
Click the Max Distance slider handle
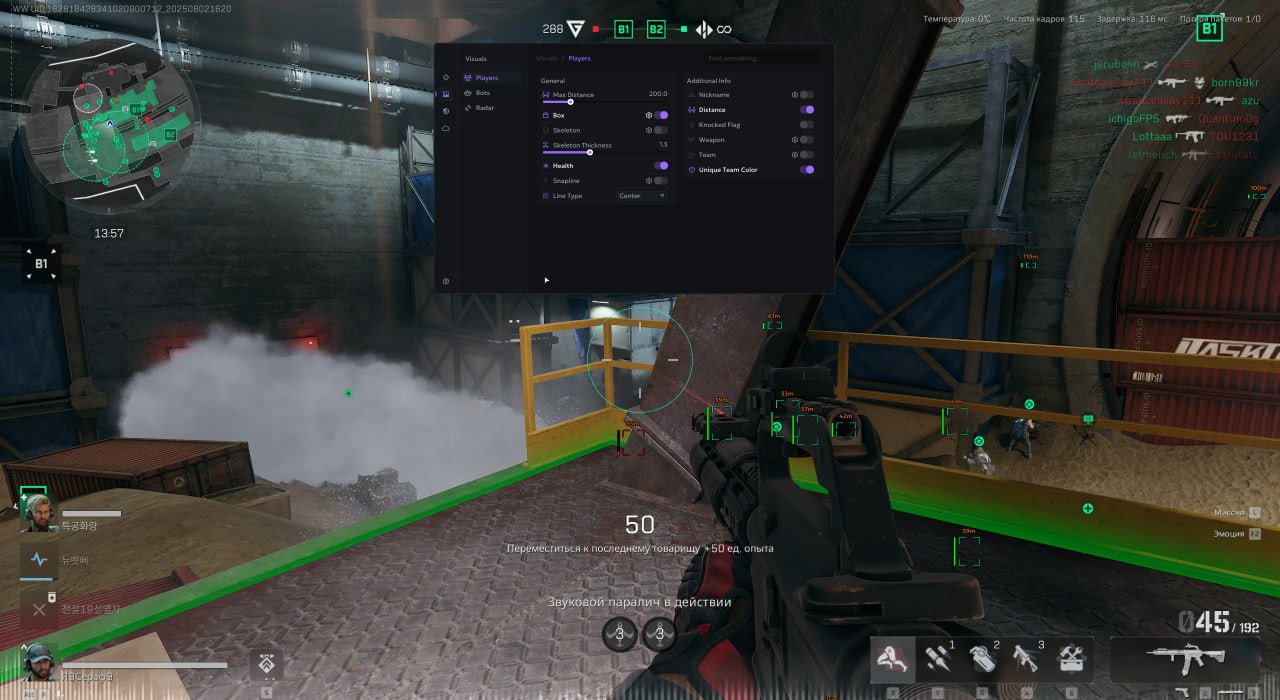pyautogui.click(x=570, y=102)
